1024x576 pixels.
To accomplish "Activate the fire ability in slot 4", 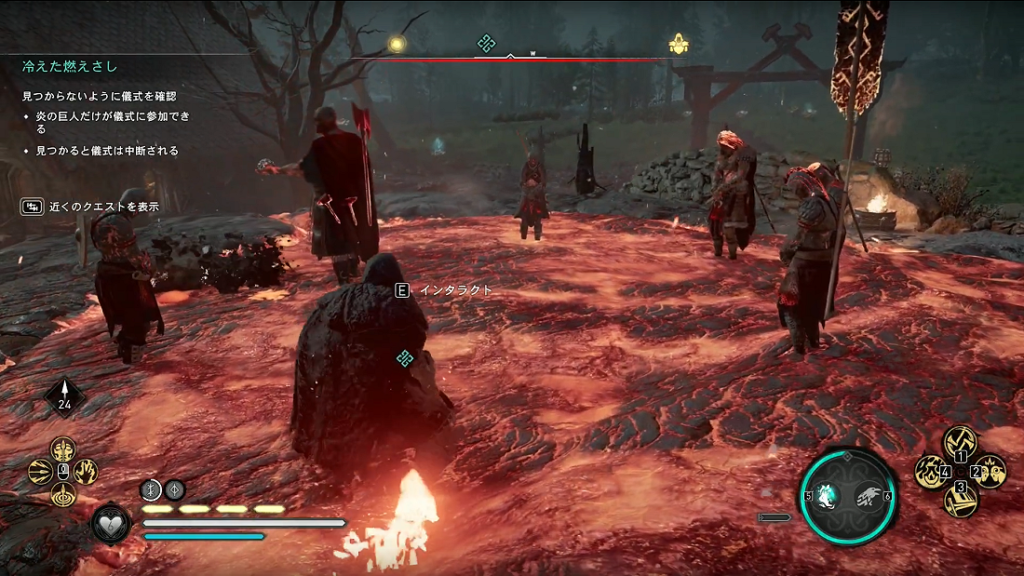I will [x=930, y=471].
